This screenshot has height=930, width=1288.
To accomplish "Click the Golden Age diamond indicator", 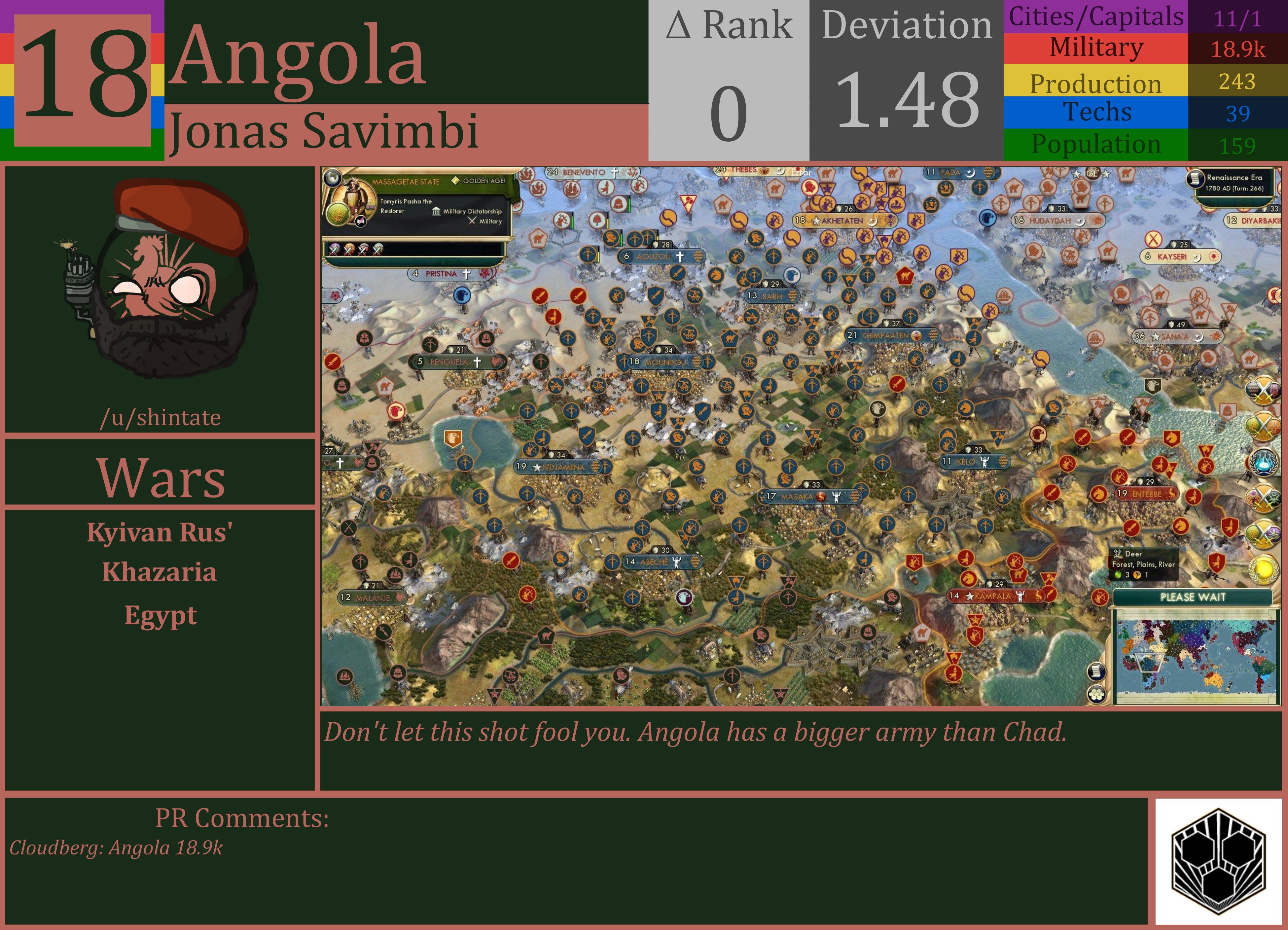I will [x=455, y=181].
